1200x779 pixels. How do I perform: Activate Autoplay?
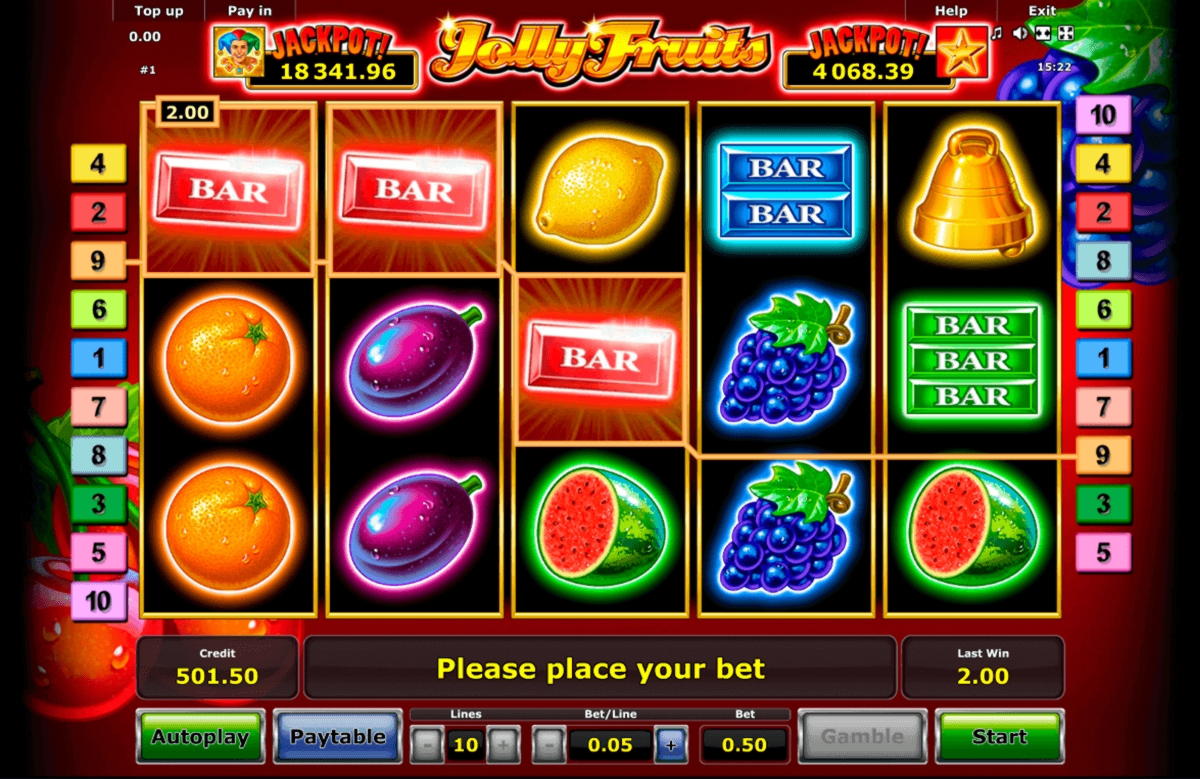coord(200,737)
